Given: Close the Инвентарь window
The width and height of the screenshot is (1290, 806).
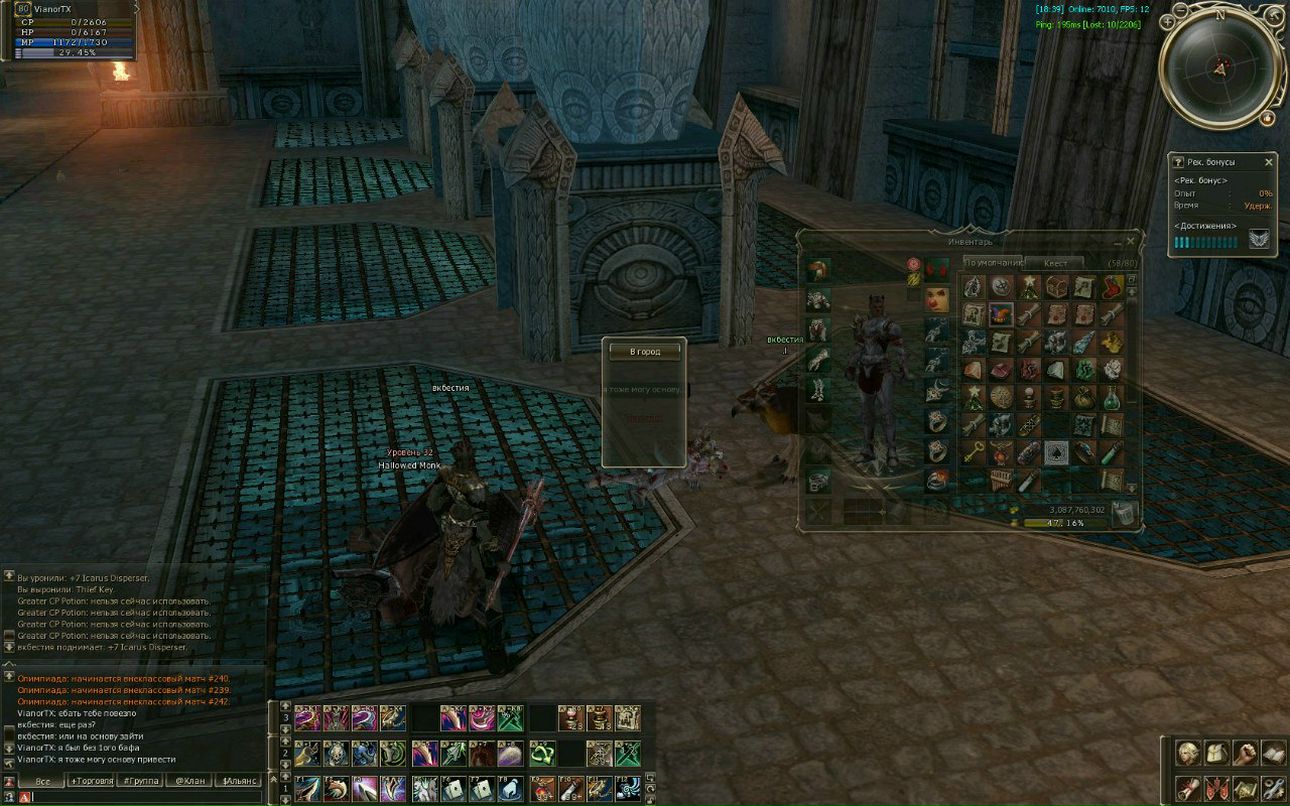Looking at the screenshot, I should point(1131,242).
